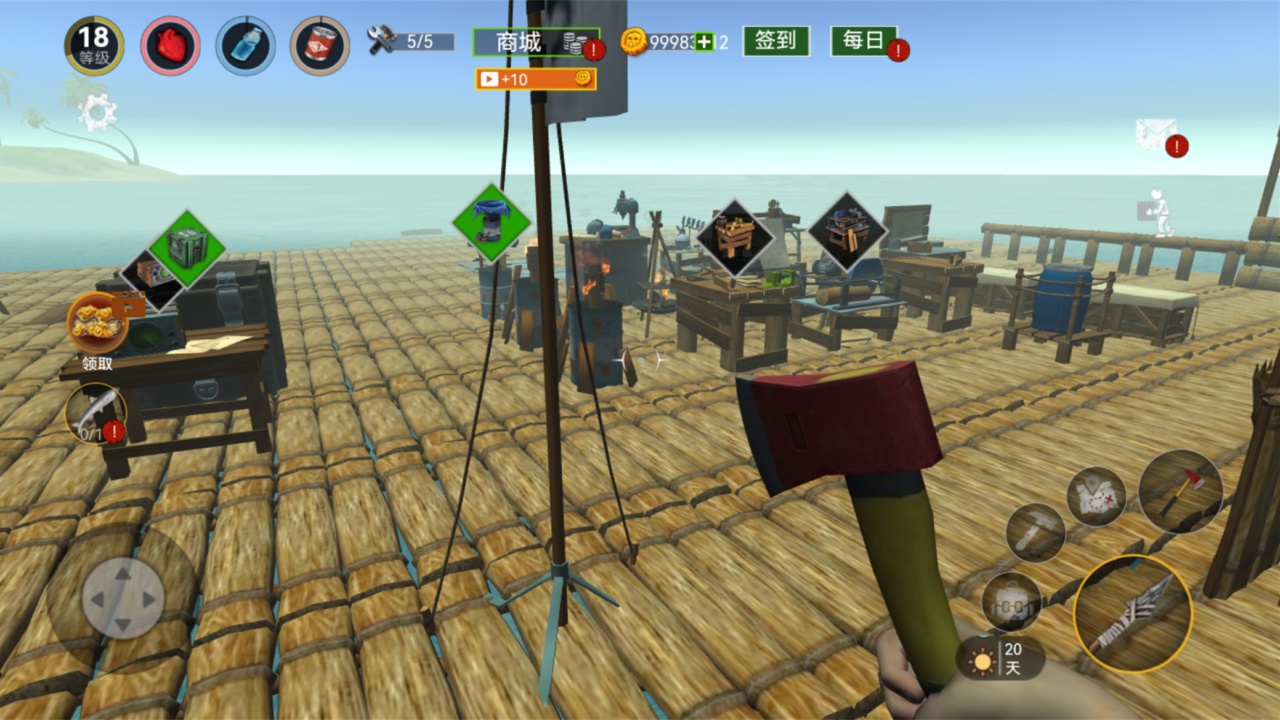Watch the video ad for +10 coins

[535, 79]
